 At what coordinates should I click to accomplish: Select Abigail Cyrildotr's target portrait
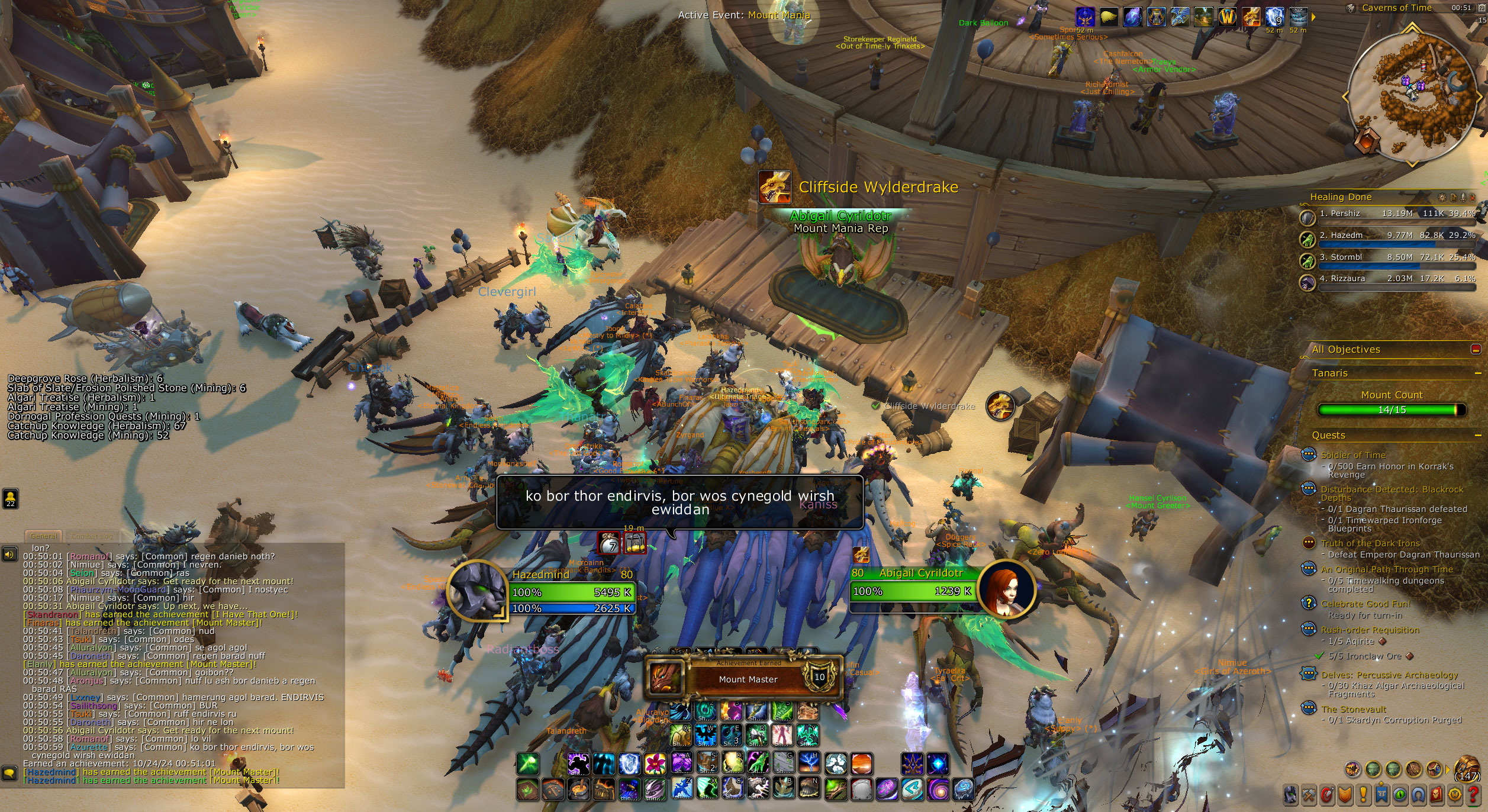(1006, 589)
